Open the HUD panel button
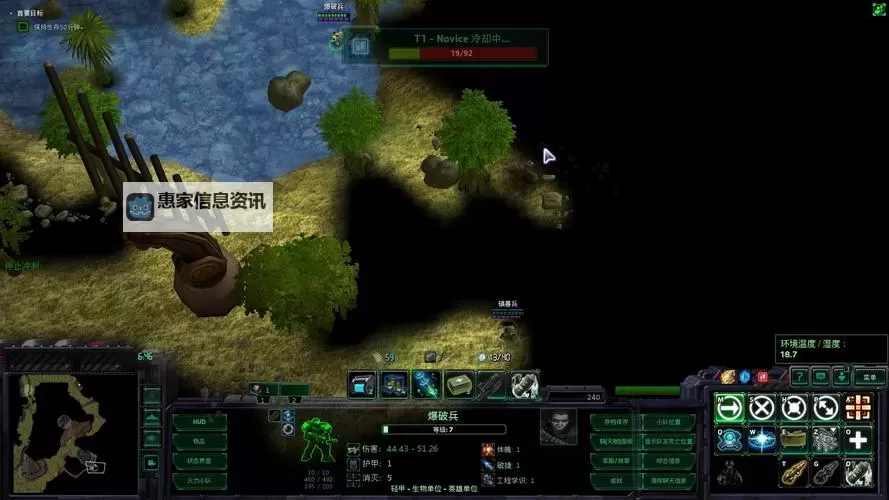The image size is (889, 500). [199, 423]
